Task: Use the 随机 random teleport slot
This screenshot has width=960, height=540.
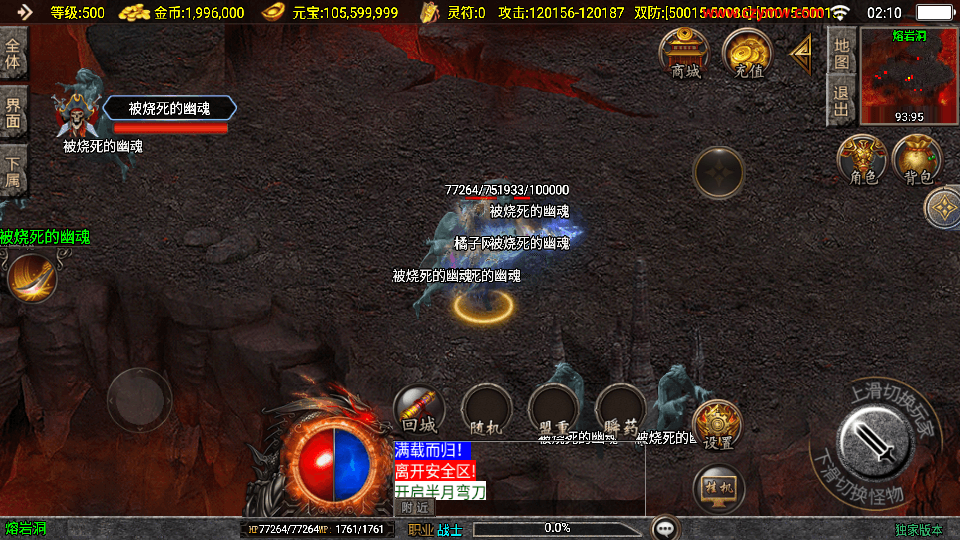Action: click(x=487, y=410)
